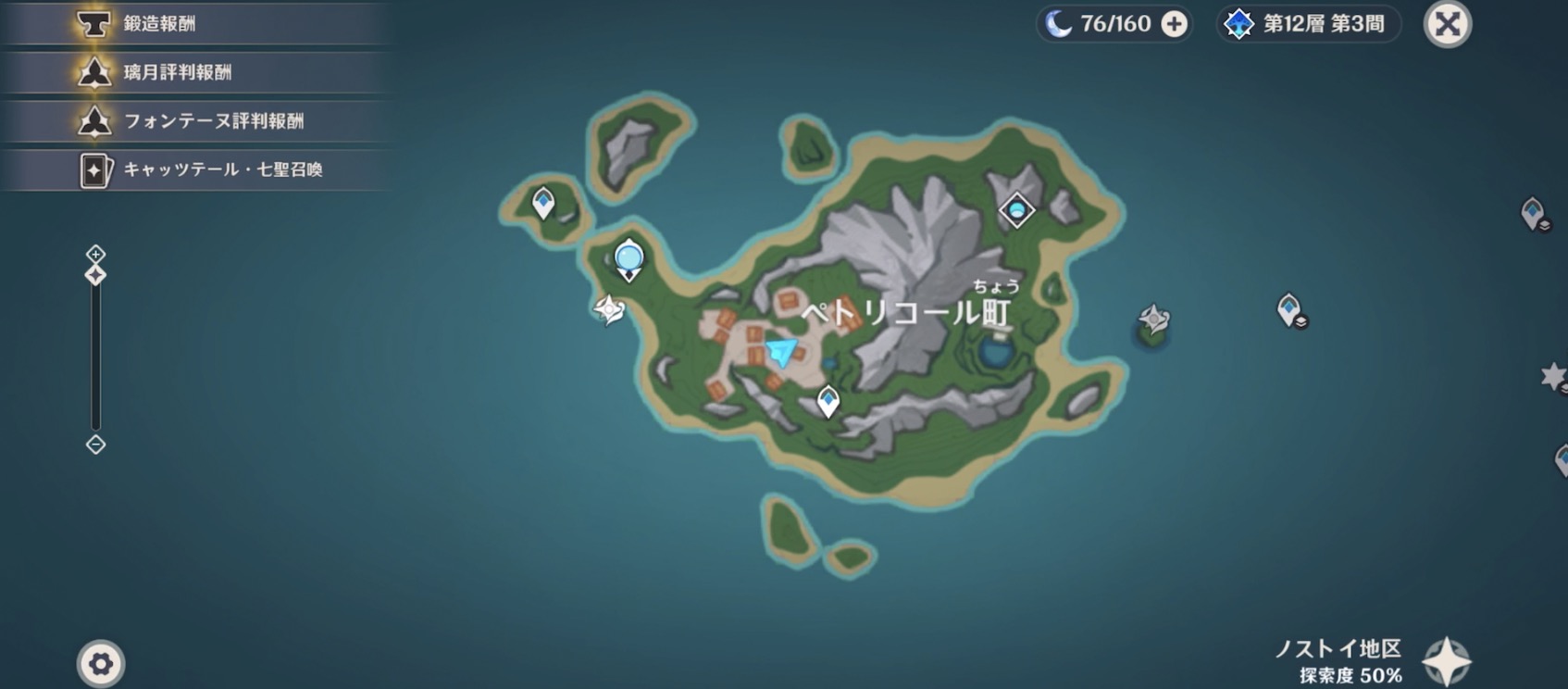This screenshot has width=1568, height=689.
Task: Open the フォンテーヌ評判報酬 reputation rewards entry
Action: 185,120
